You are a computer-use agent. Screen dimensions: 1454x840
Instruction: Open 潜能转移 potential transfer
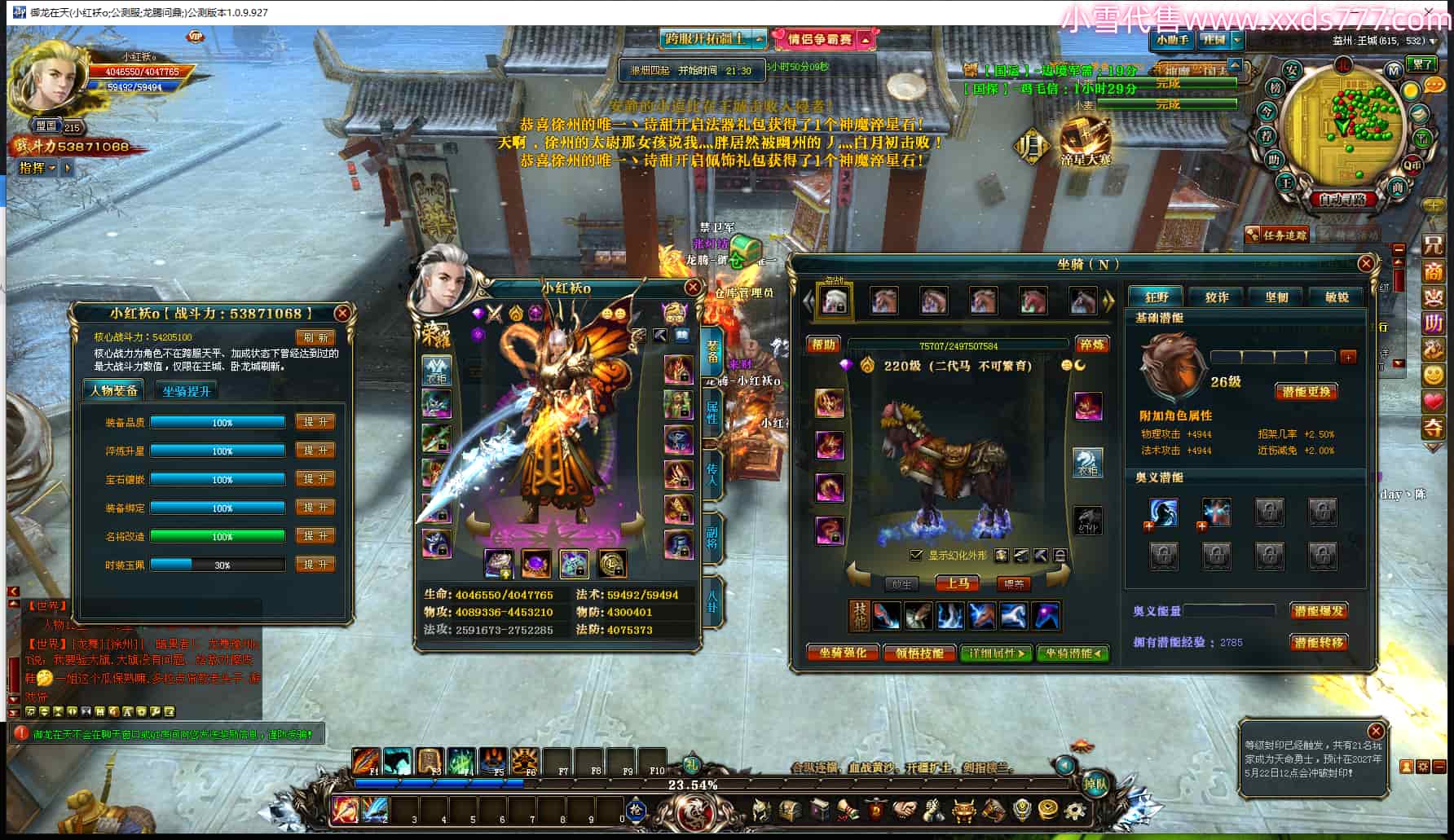click(1318, 643)
